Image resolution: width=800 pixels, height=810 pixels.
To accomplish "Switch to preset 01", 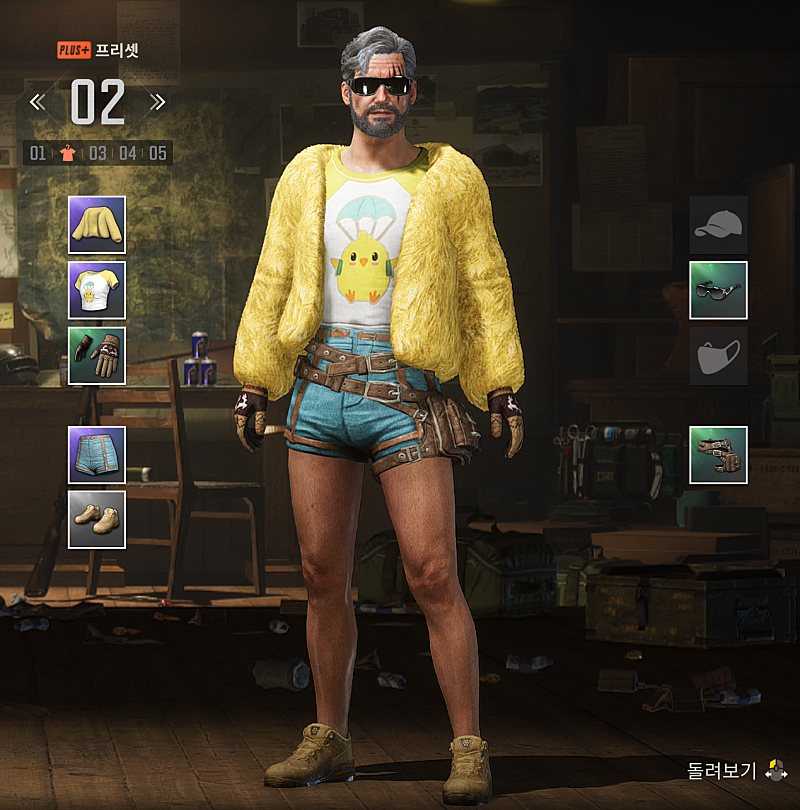I will click(38, 153).
